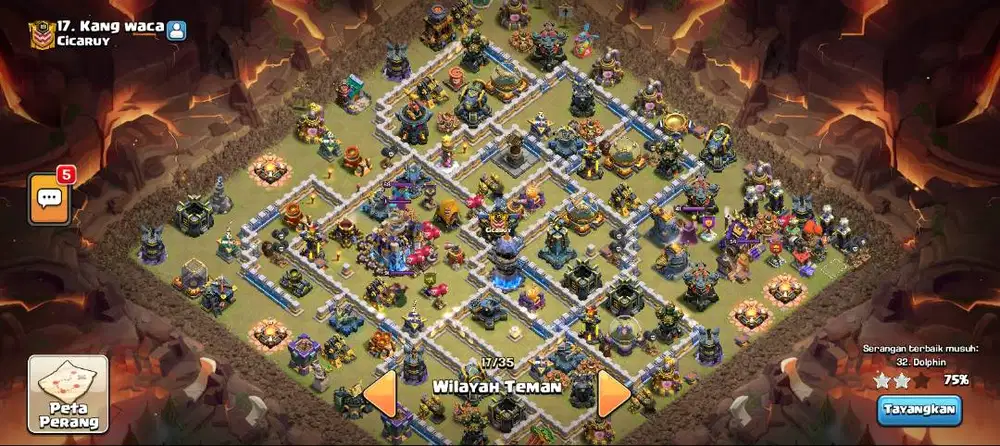Go to the previous base with left arrow

380,394
